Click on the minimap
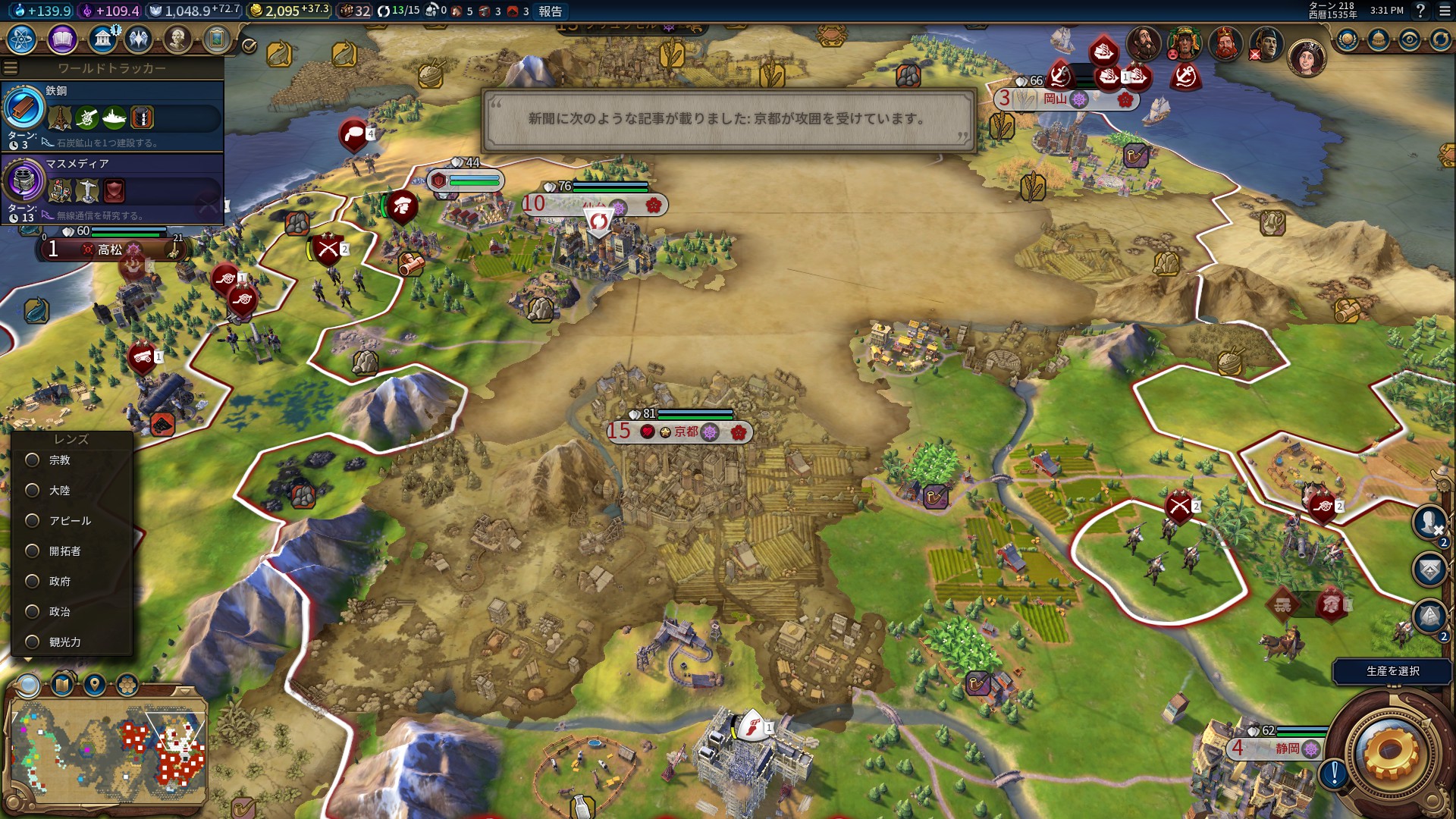 tap(107, 751)
